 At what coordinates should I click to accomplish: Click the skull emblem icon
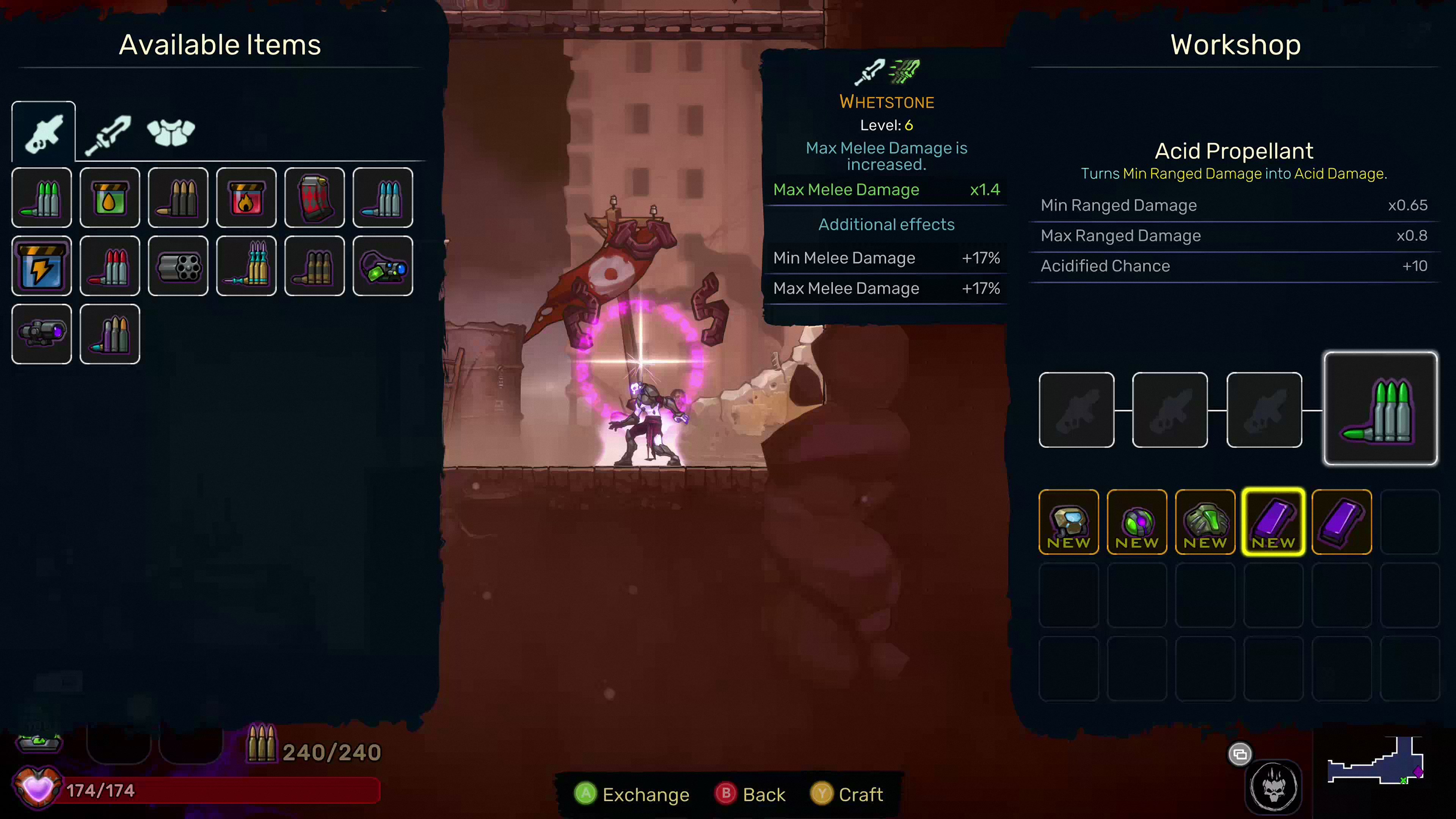[x=1274, y=786]
